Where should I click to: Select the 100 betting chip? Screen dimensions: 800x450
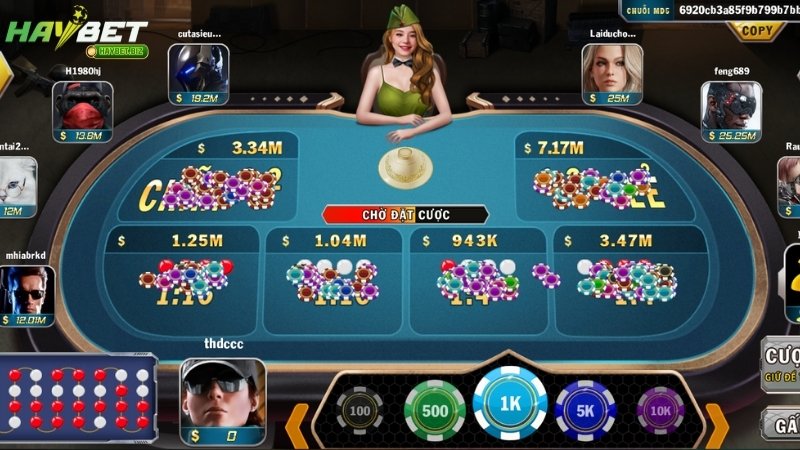click(x=361, y=409)
